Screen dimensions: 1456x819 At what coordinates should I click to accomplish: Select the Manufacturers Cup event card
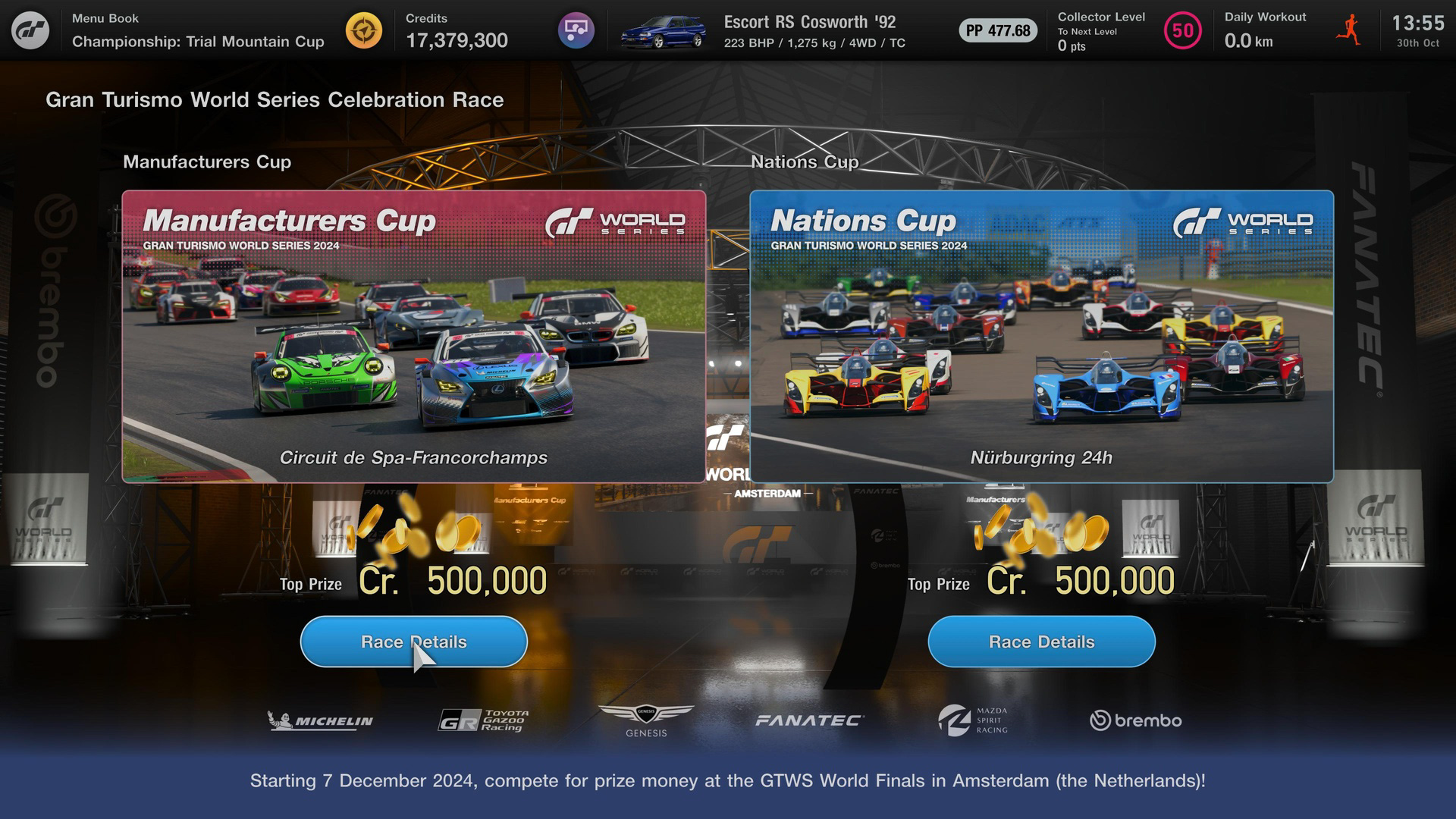click(x=414, y=336)
